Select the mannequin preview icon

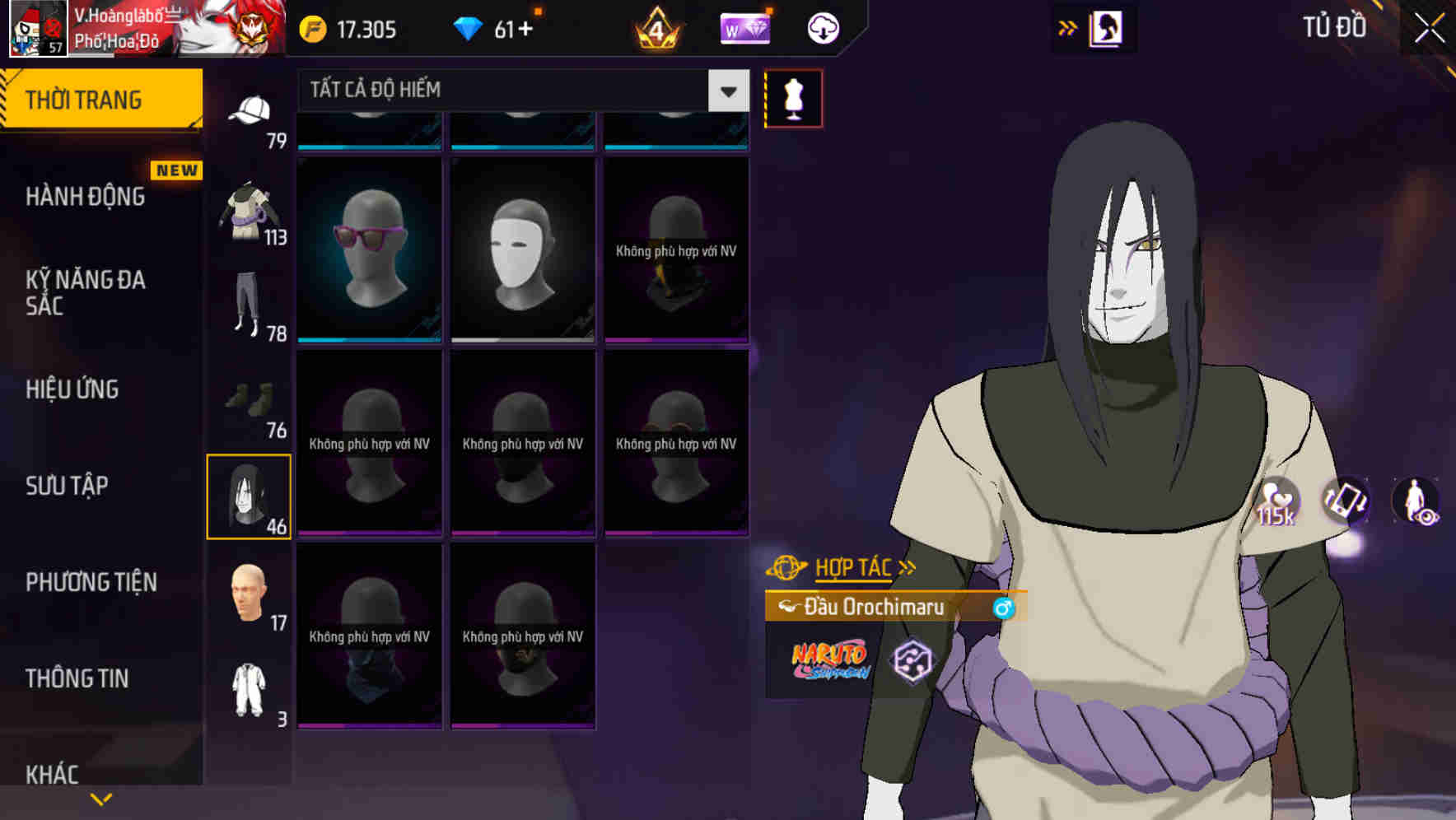point(793,96)
